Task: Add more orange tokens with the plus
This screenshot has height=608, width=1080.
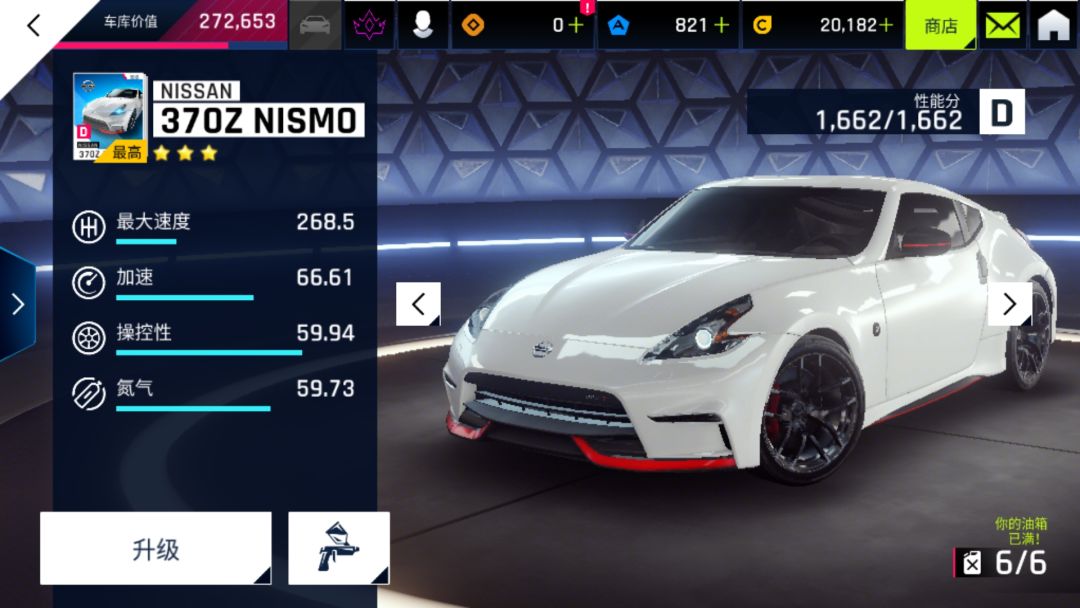Action: (575, 25)
